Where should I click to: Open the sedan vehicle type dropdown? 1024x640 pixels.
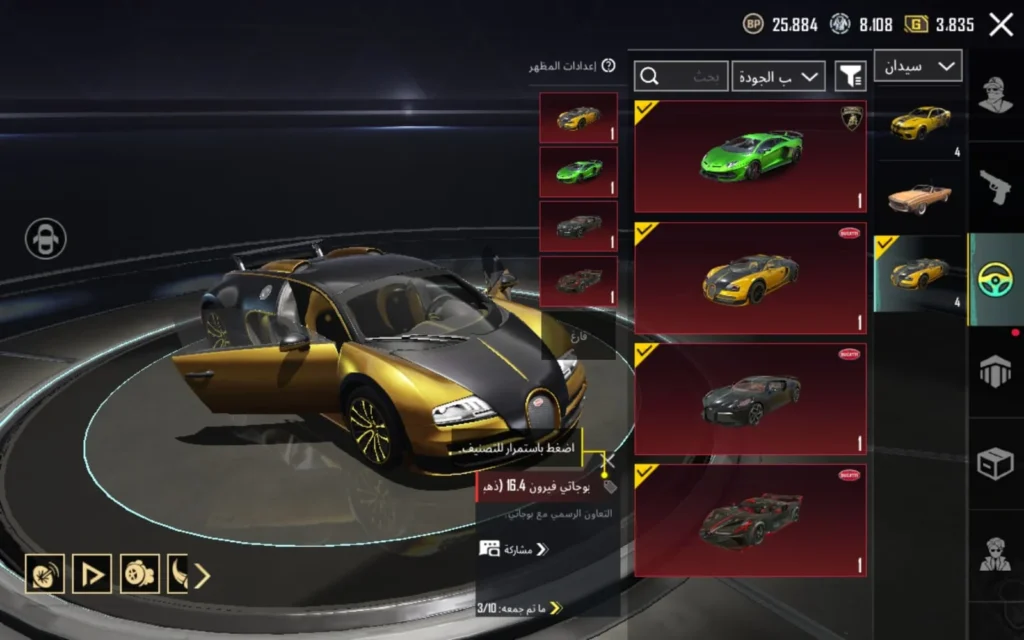[x=918, y=66]
